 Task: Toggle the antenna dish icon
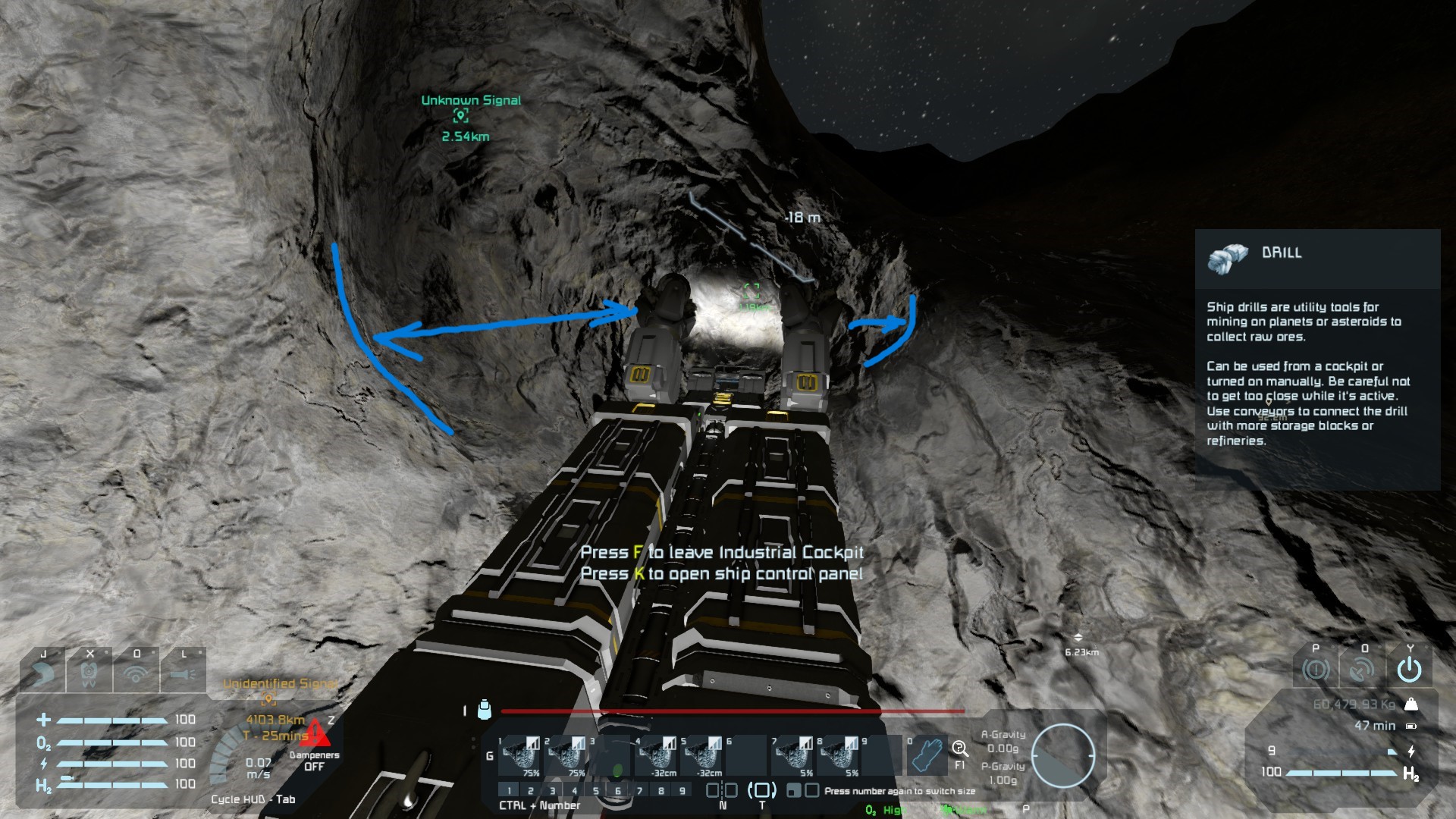(1362, 670)
